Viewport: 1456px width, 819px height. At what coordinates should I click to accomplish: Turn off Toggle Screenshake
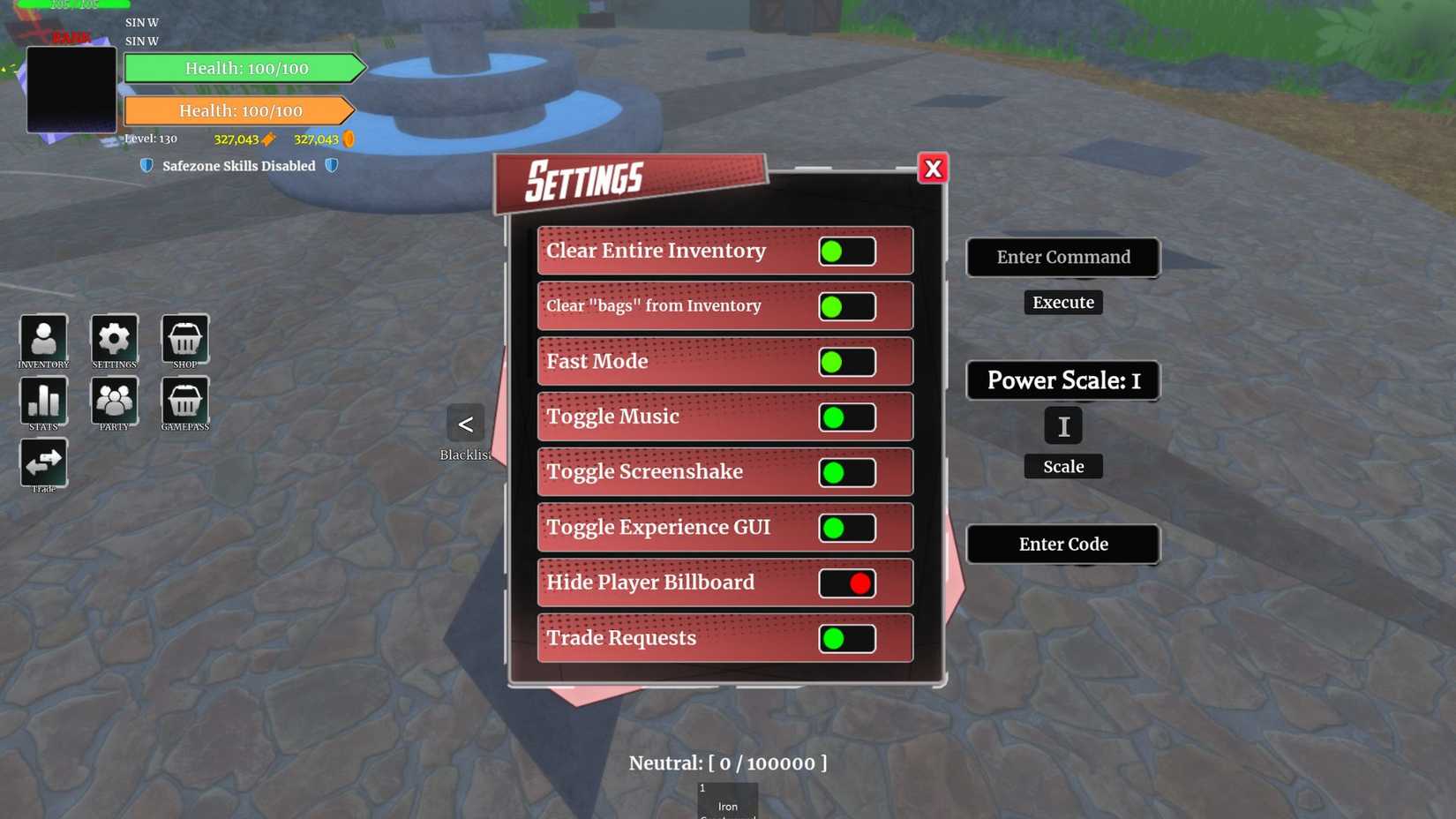844,472
